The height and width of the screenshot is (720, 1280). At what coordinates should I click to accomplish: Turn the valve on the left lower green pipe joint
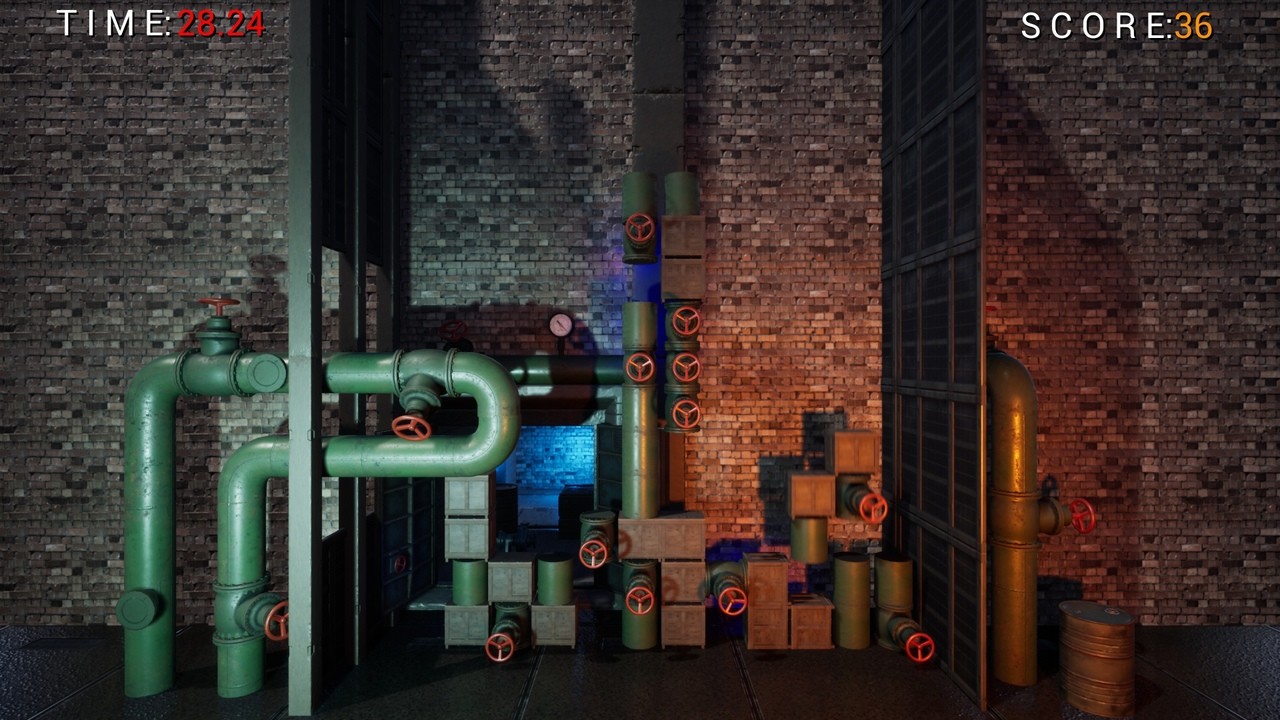pyautogui.click(x=277, y=622)
